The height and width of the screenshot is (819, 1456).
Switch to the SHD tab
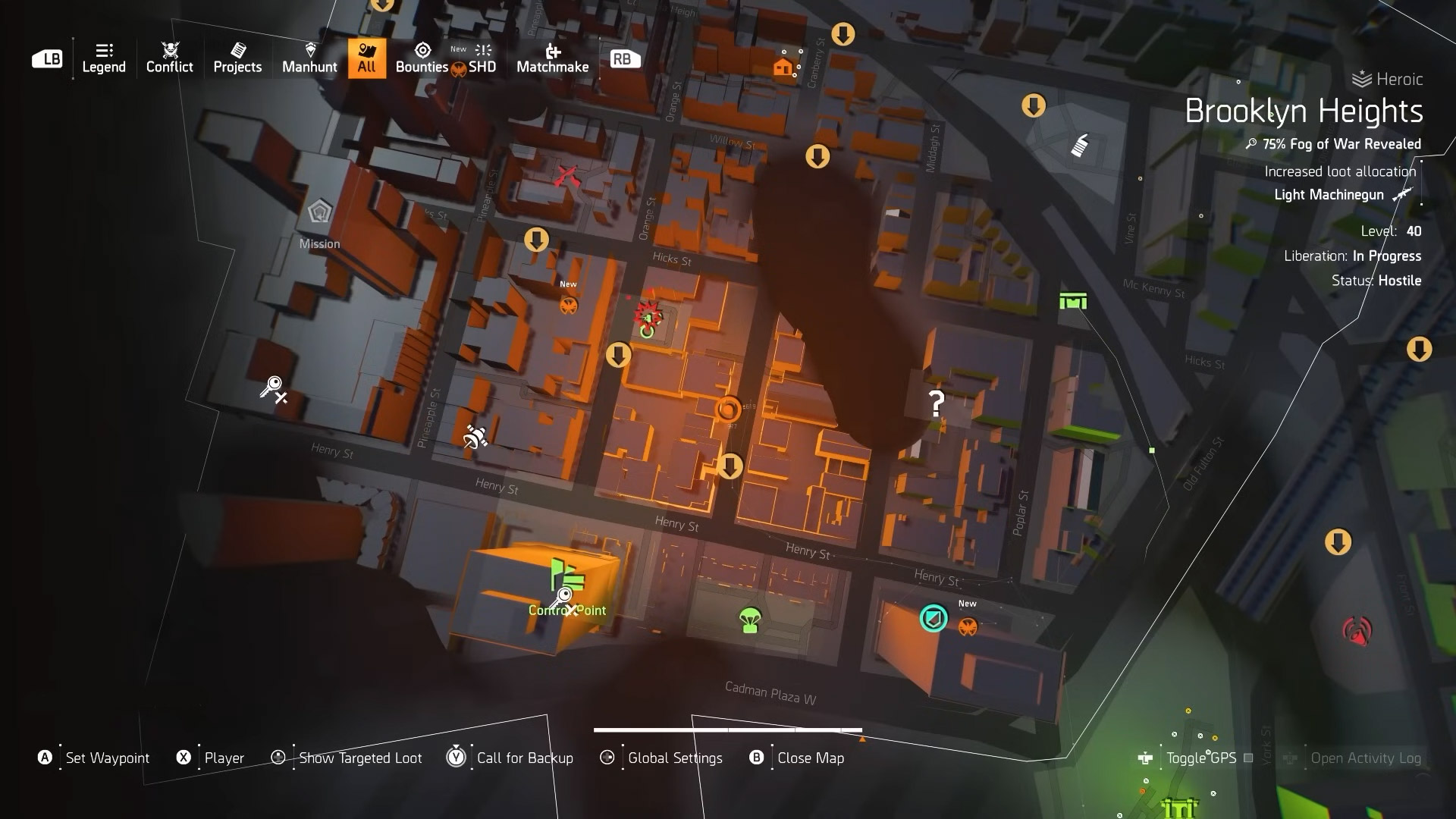482,58
